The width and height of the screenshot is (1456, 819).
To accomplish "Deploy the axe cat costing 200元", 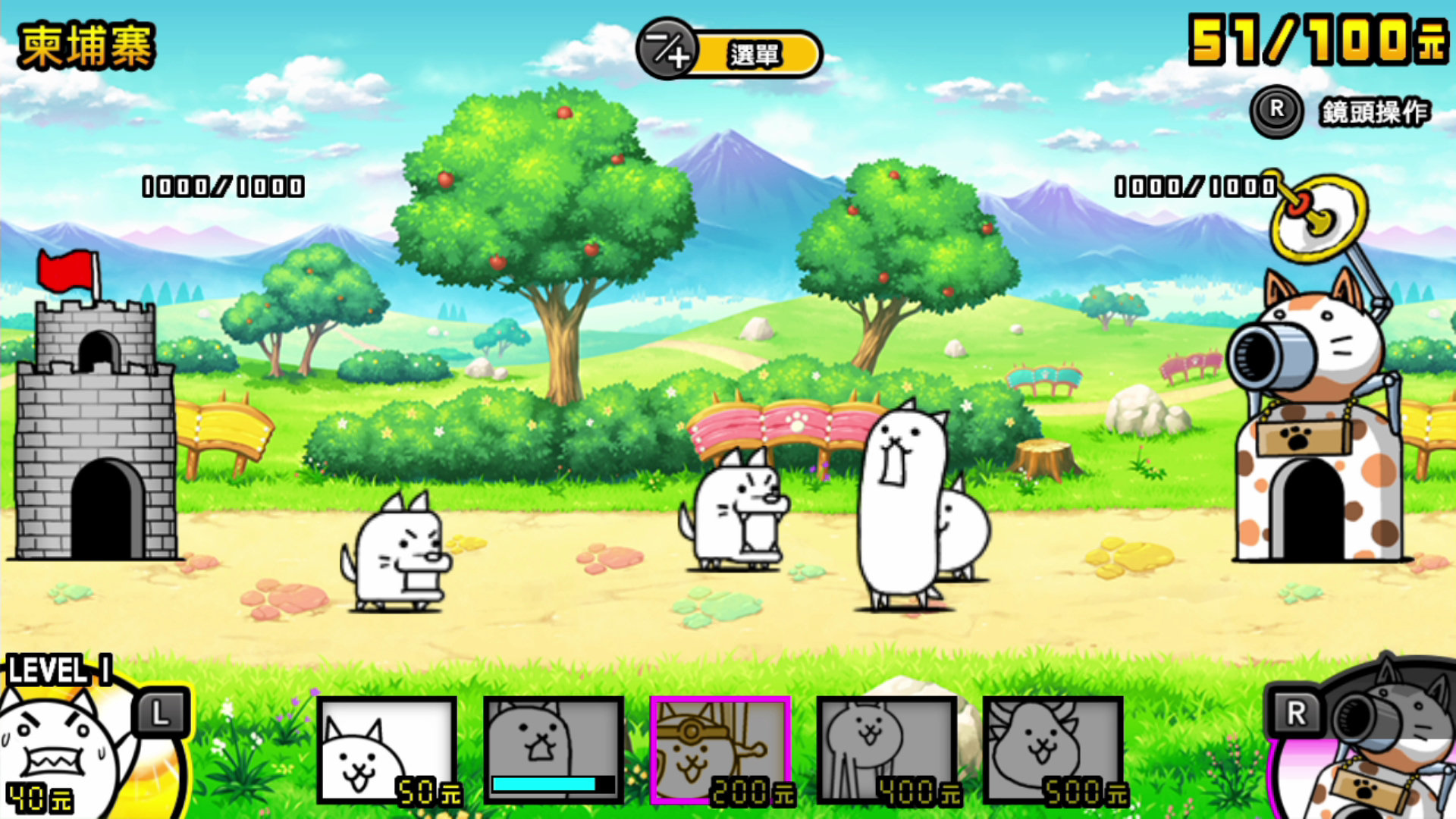I will coord(720,750).
